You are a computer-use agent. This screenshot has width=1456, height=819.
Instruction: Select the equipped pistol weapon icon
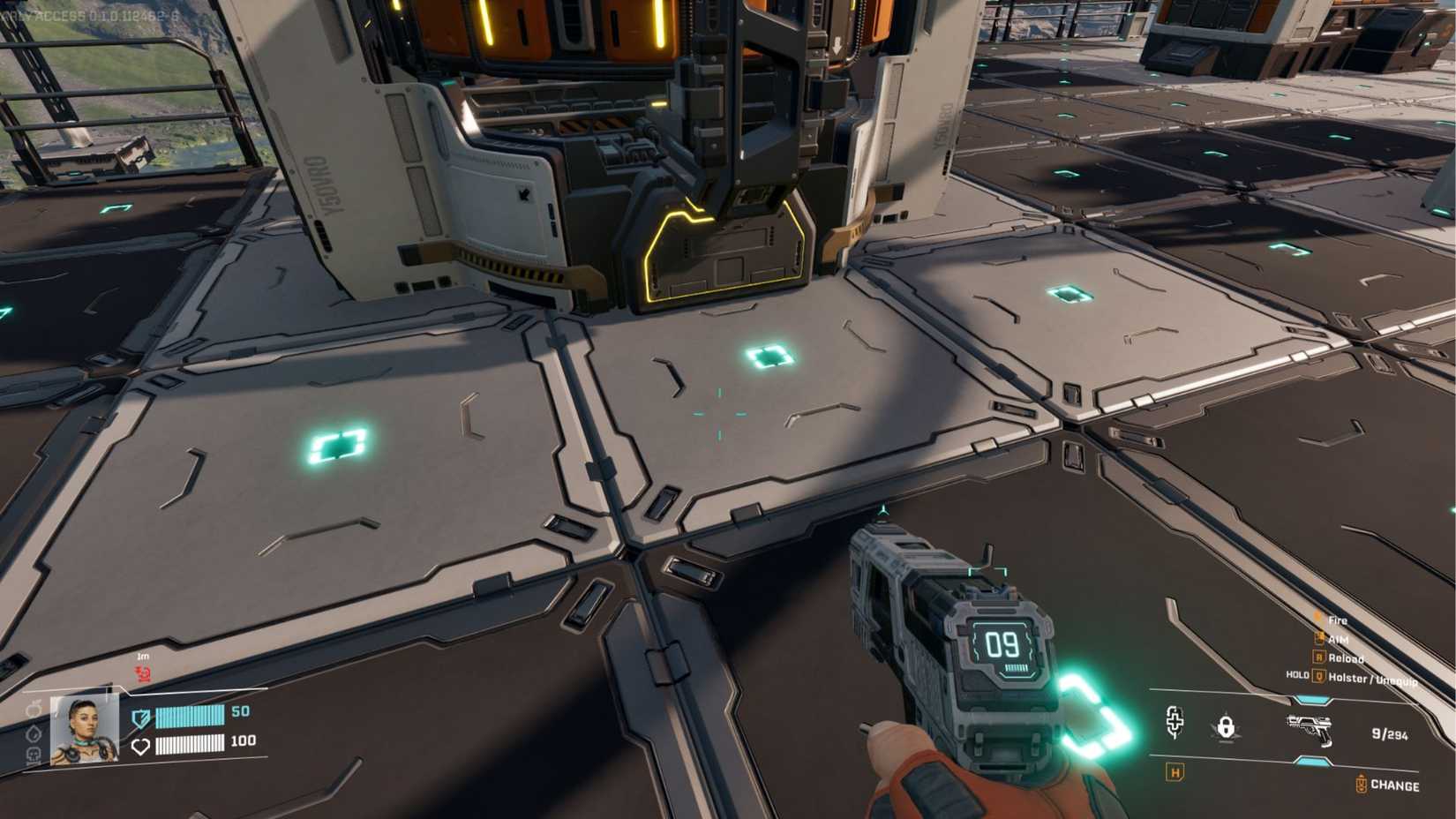click(1310, 729)
